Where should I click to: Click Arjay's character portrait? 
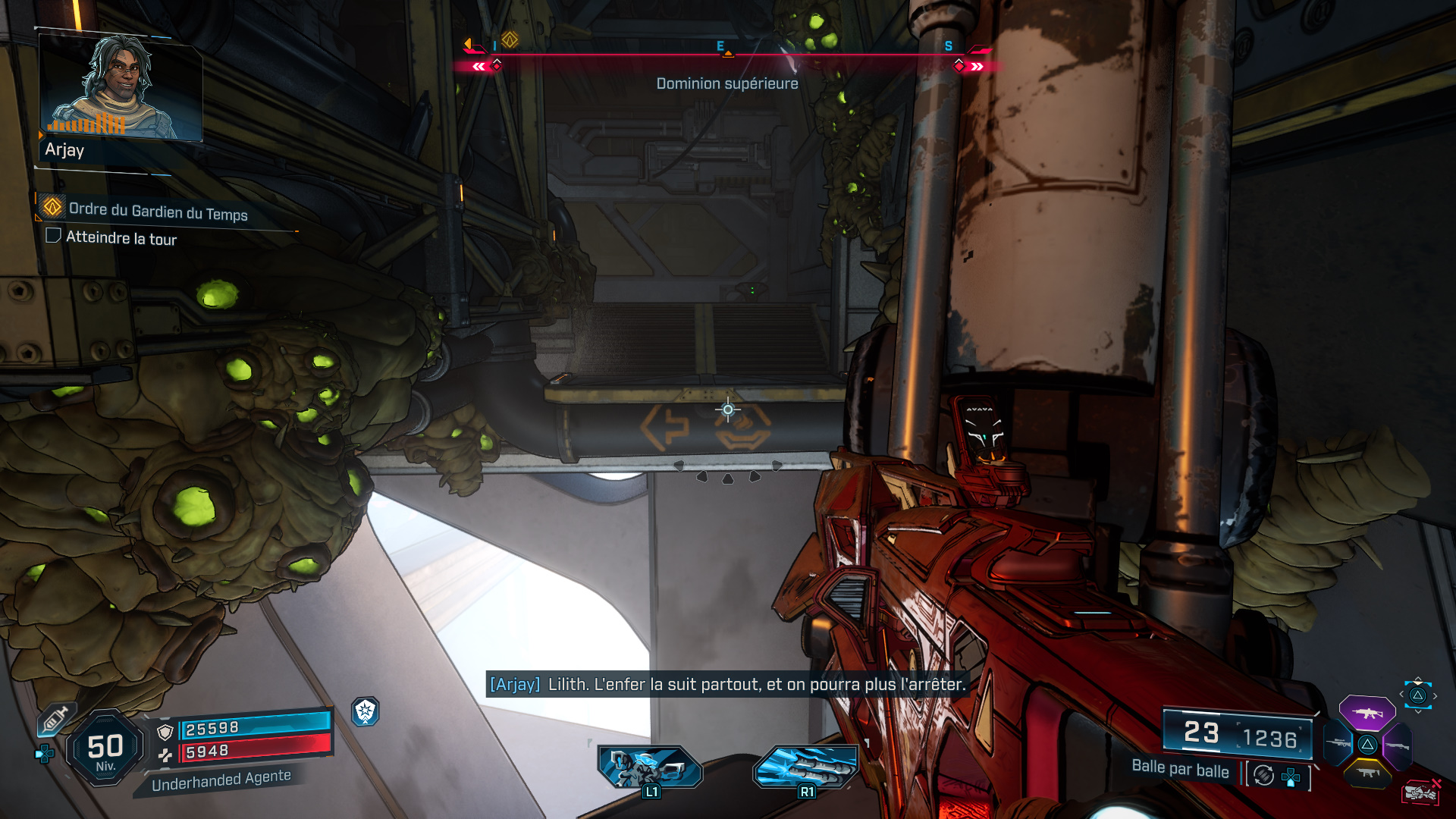[121, 87]
